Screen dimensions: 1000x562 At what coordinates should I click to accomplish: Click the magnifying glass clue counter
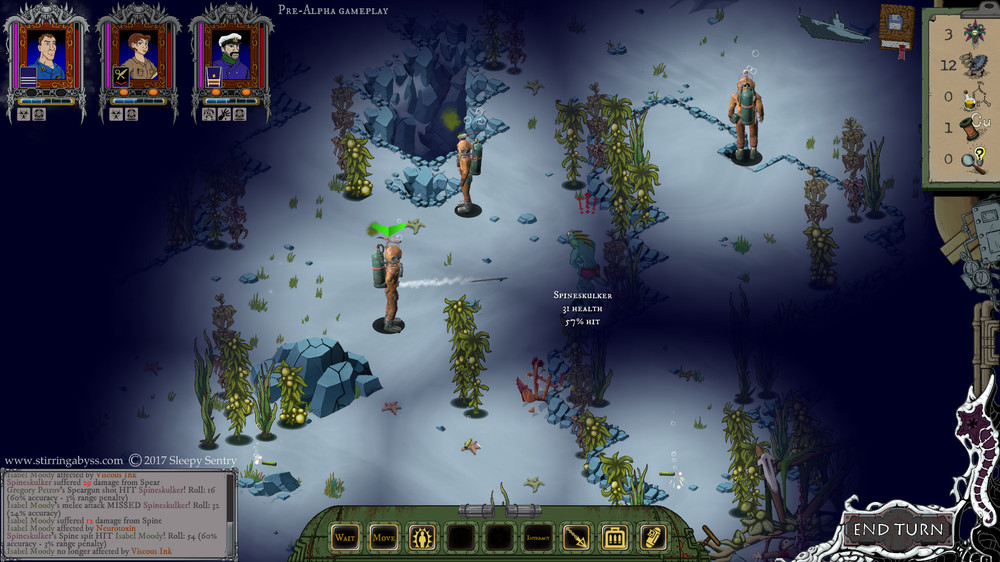pyautogui.click(x=973, y=159)
